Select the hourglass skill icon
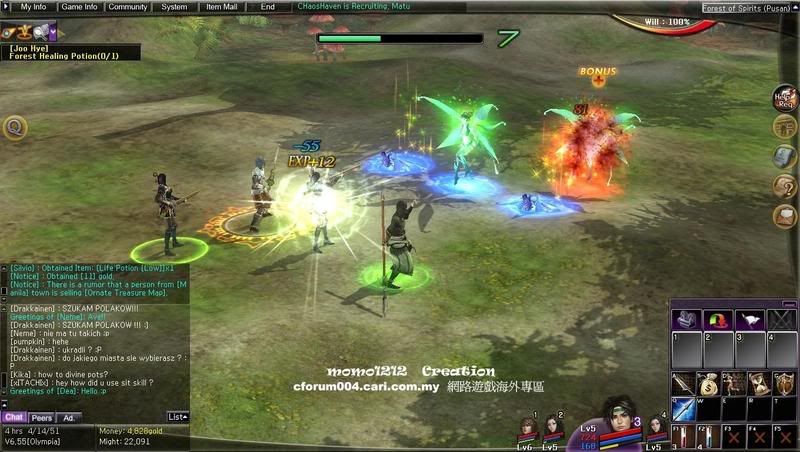This screenshot has height=452, width=800. coord(758,383)
